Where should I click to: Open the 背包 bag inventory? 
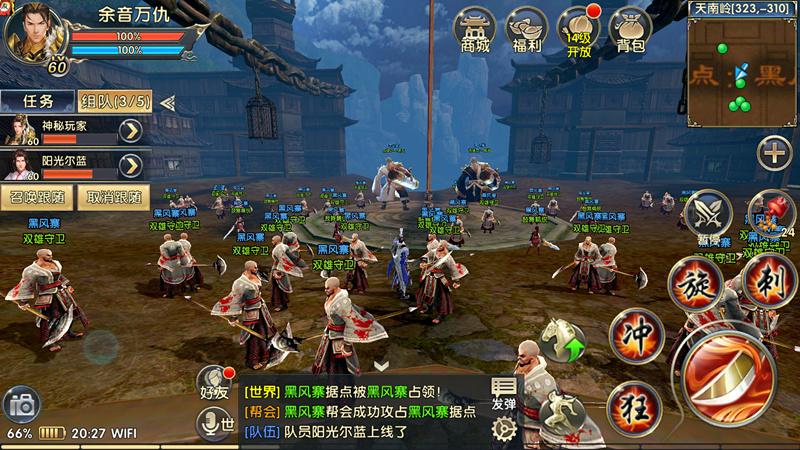pos(630,30)
